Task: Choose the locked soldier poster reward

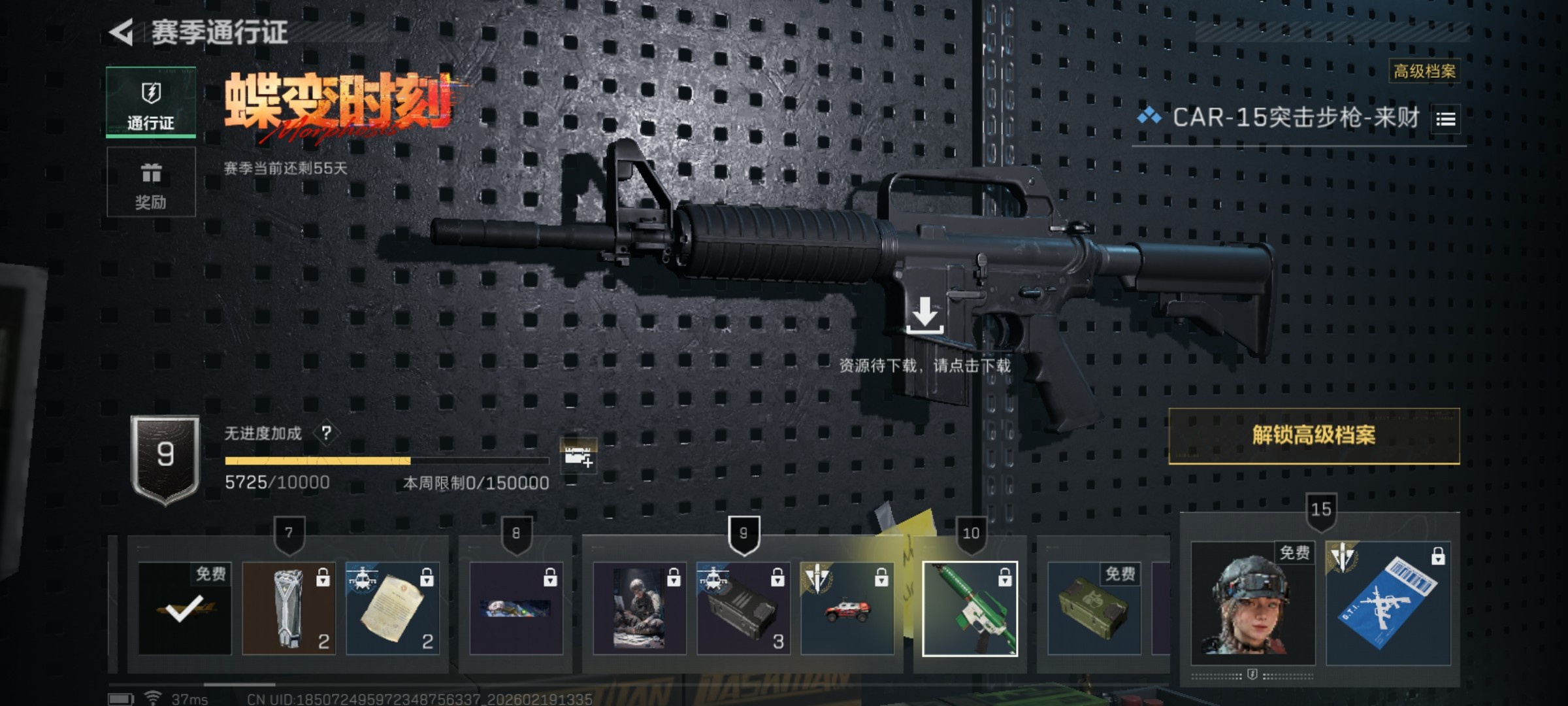Action: (640, 609)
